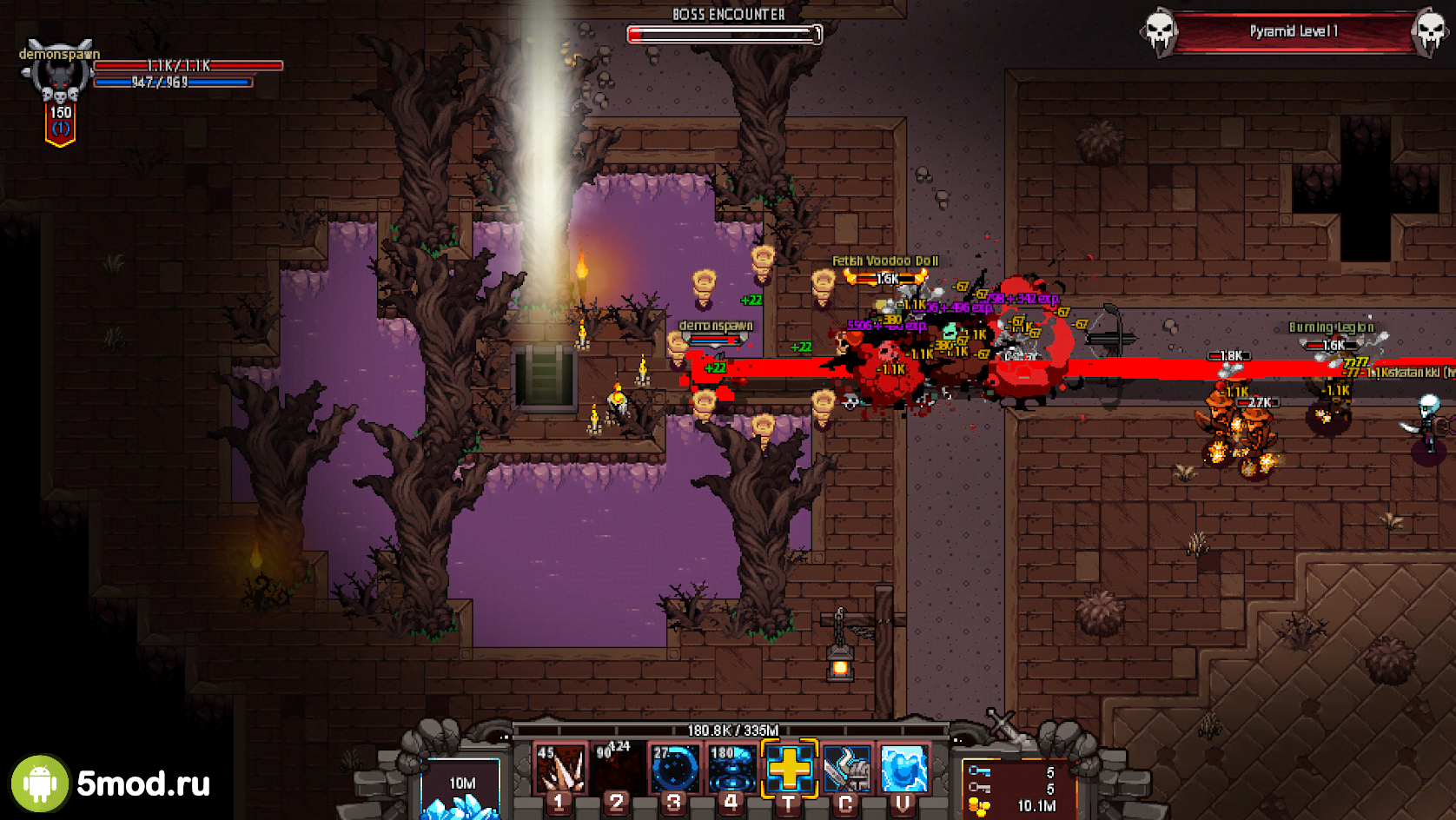Trigger the blue rain cloud skill

pos(731,769)
